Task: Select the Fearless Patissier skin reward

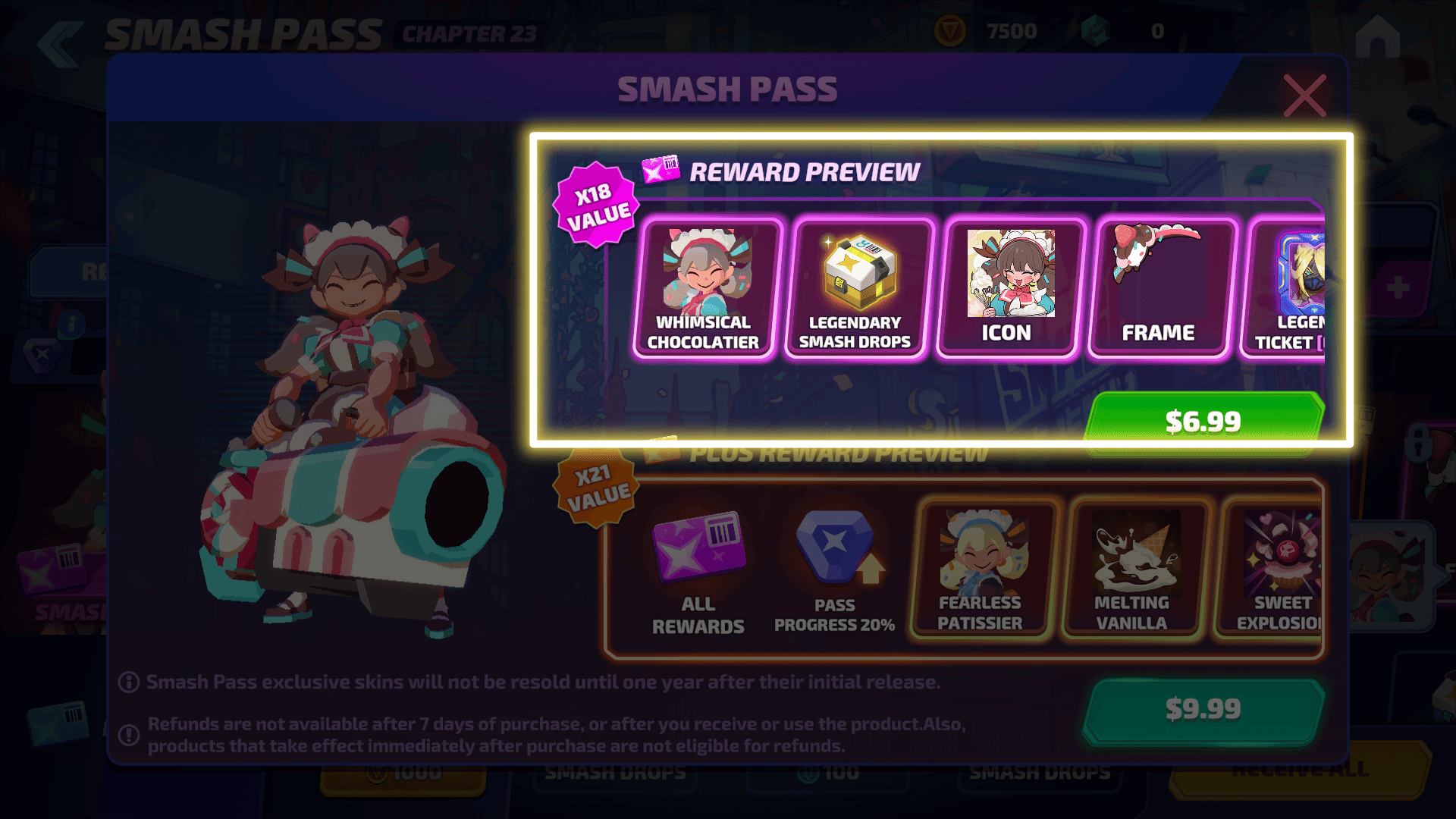Action: point(981,570)
